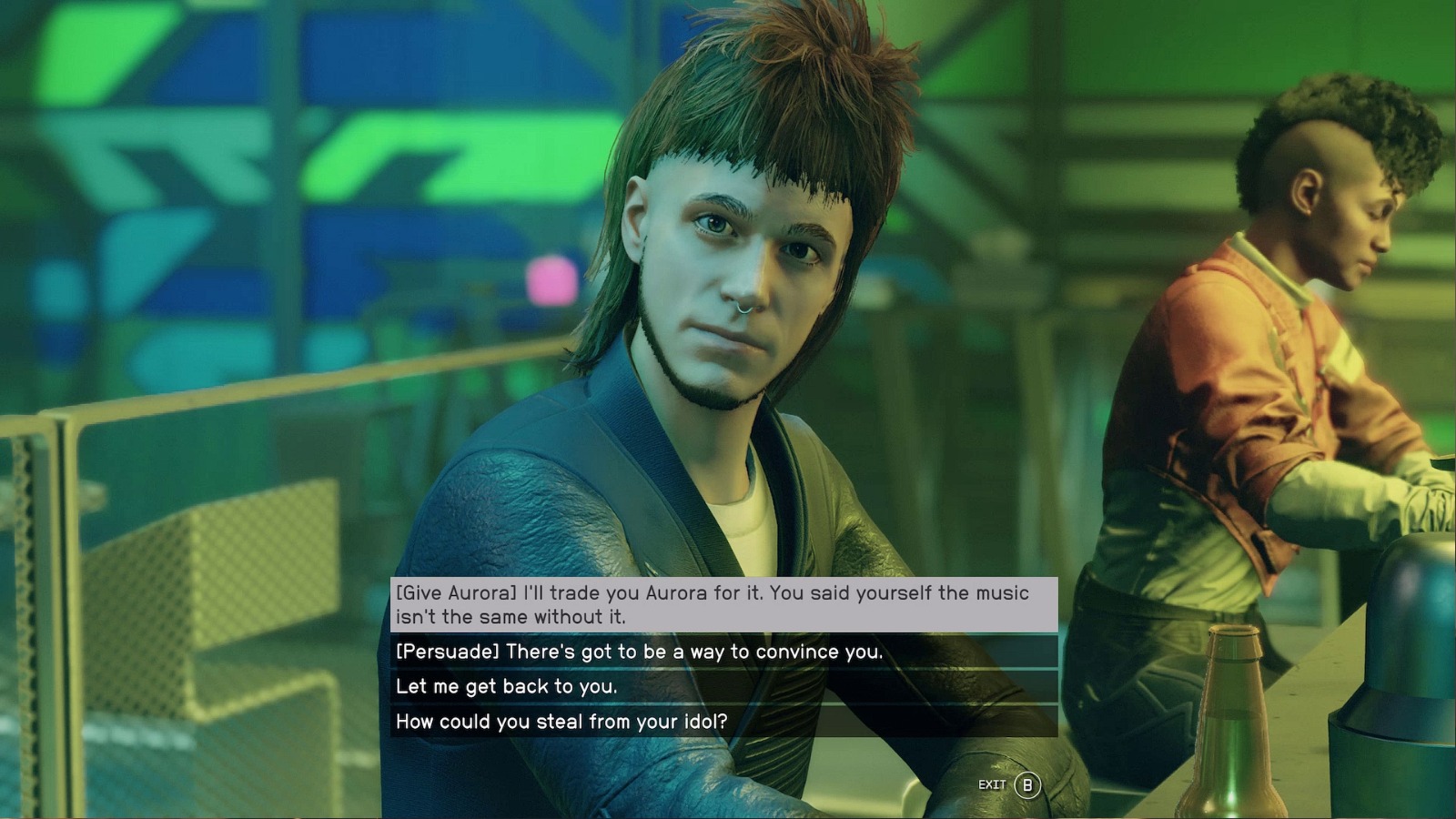Pick "Let me get back to you"
The height and width of the screenshot is (819, 1456).
click(x=723, y=686)
